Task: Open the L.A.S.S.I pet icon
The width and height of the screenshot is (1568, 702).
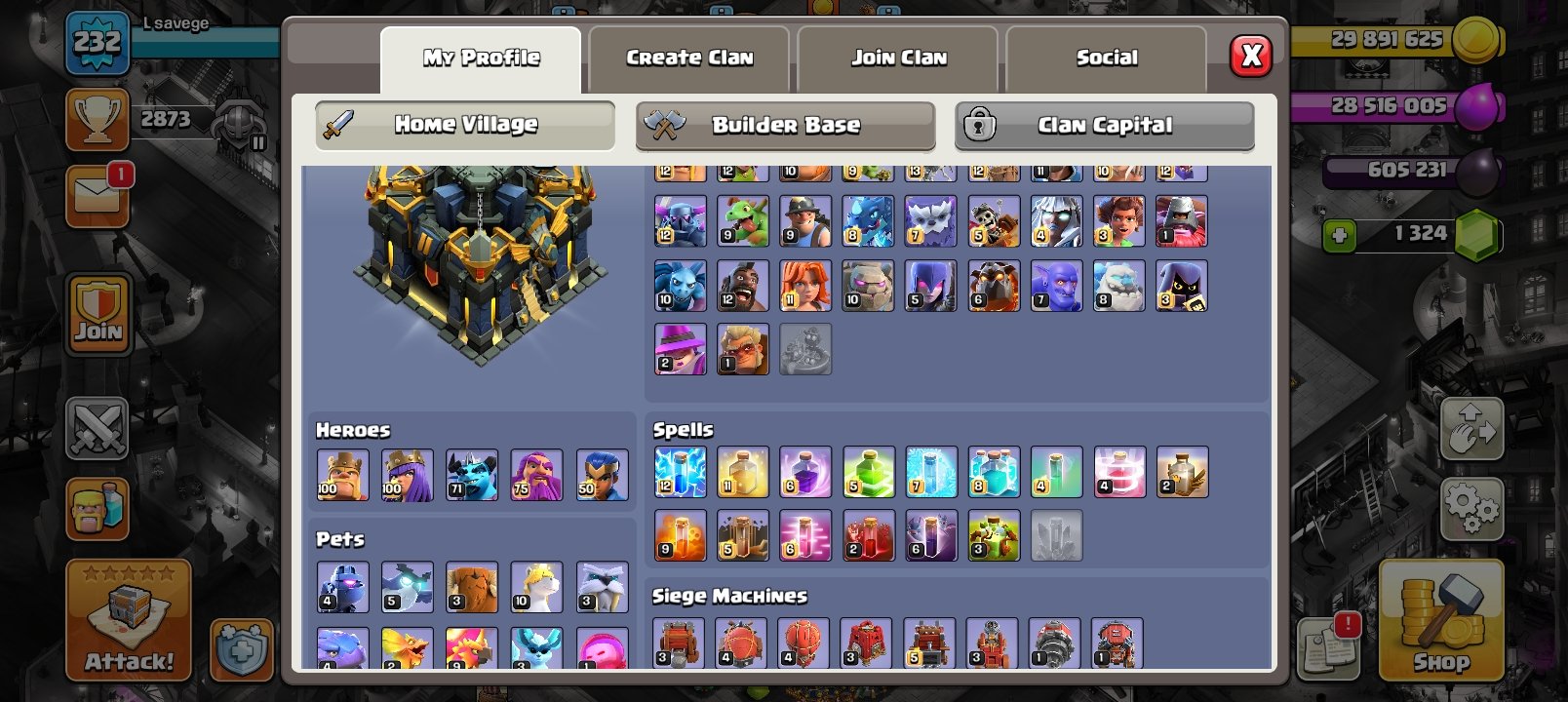Action: [x=342, y=585]
